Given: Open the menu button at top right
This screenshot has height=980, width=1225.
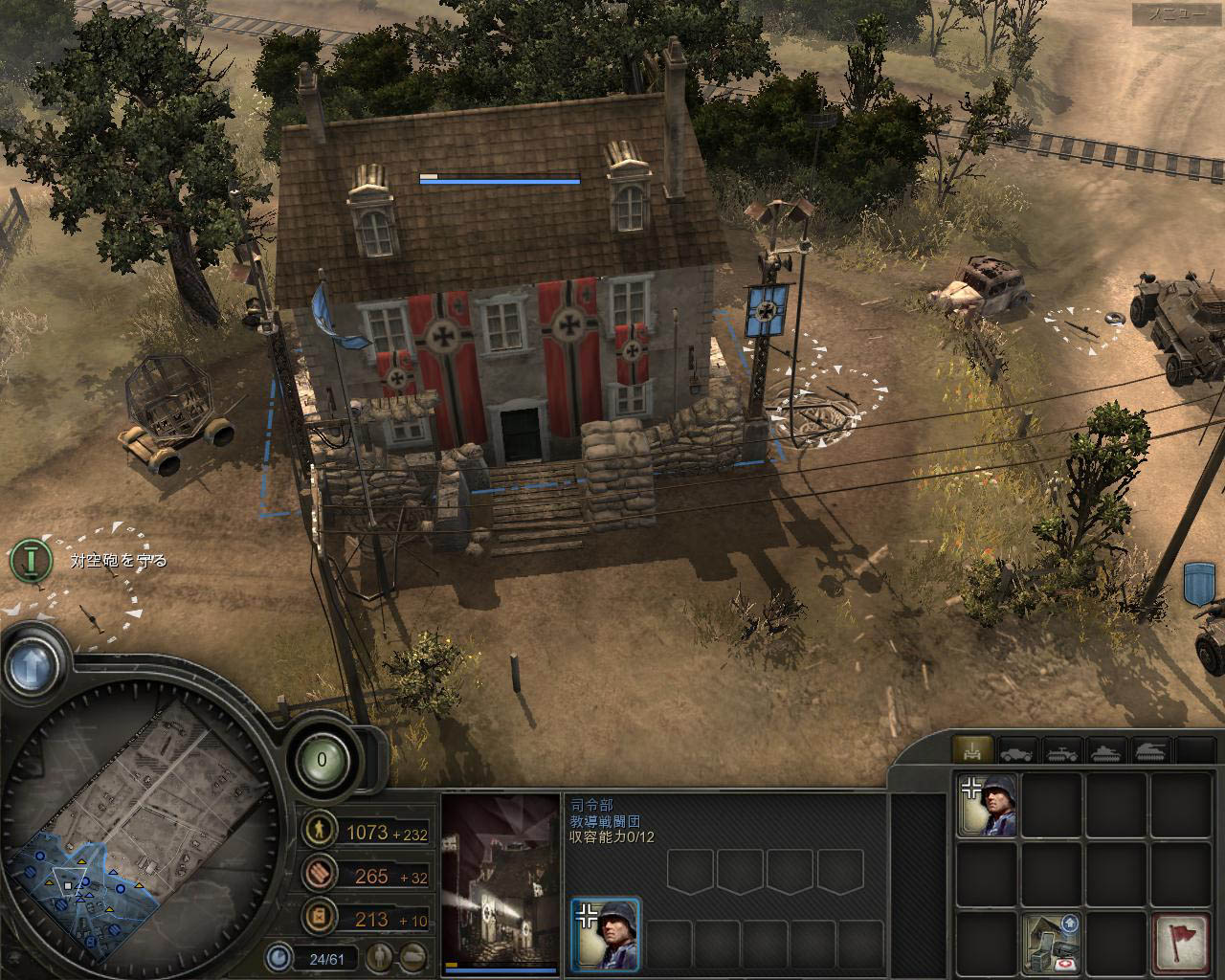Looking at the screenshot, I should (x=1175, y=14).
